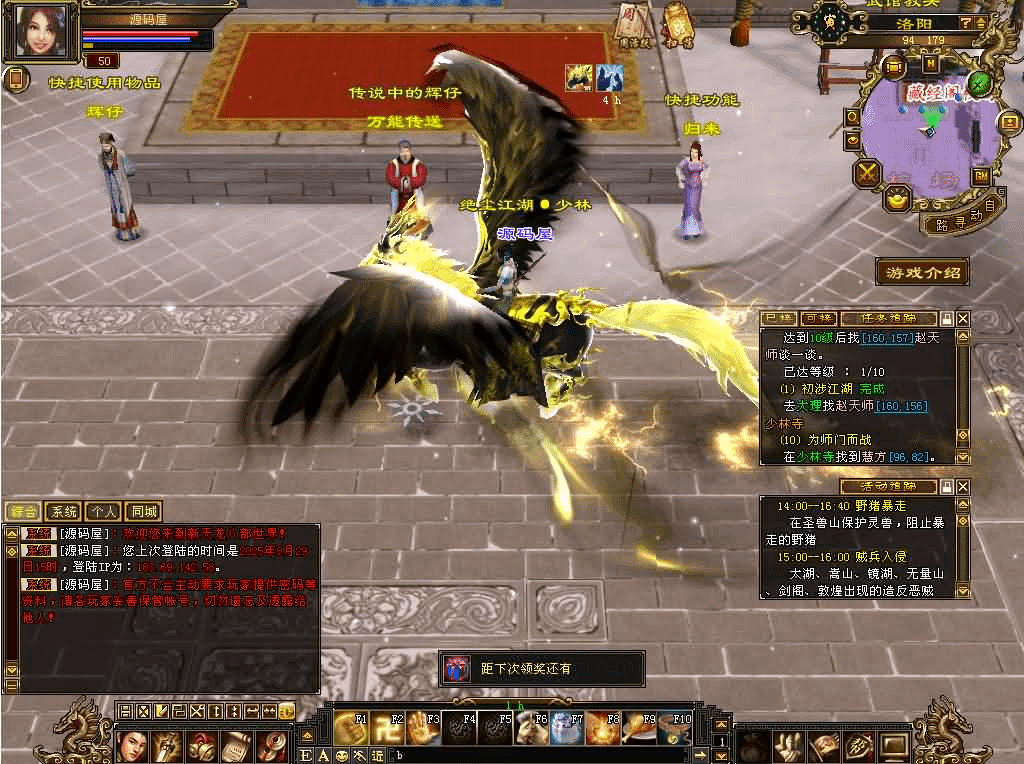Click the GM button by the minimap
1024x764 pixels.
point(981,176)
